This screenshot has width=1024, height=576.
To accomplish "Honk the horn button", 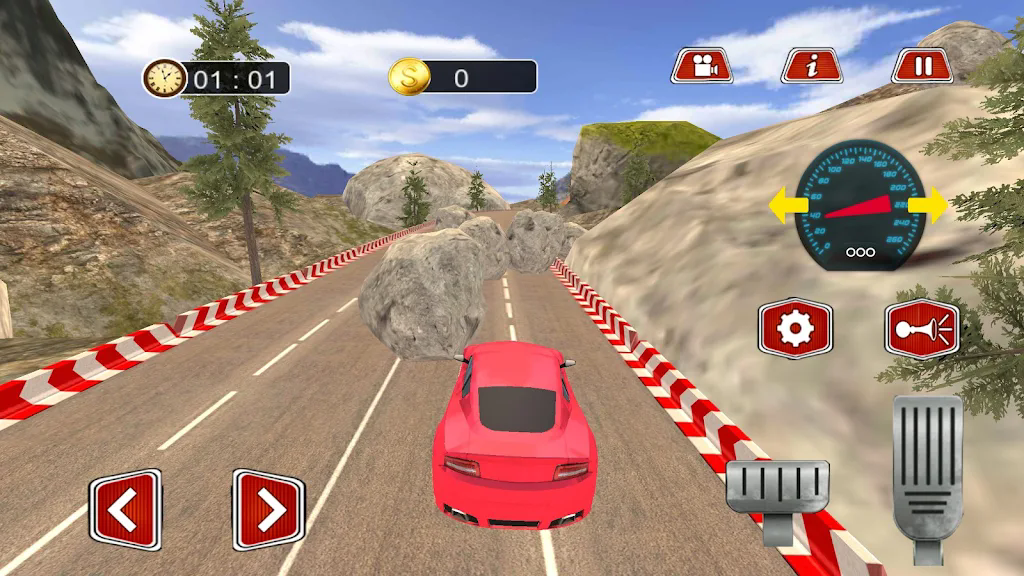I will click(x=921, y=328).
